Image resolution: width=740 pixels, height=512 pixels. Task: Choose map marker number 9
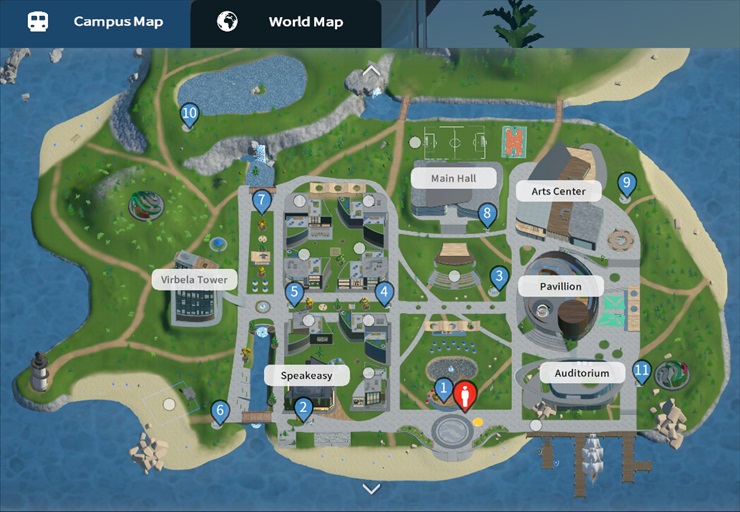point(626,184)
